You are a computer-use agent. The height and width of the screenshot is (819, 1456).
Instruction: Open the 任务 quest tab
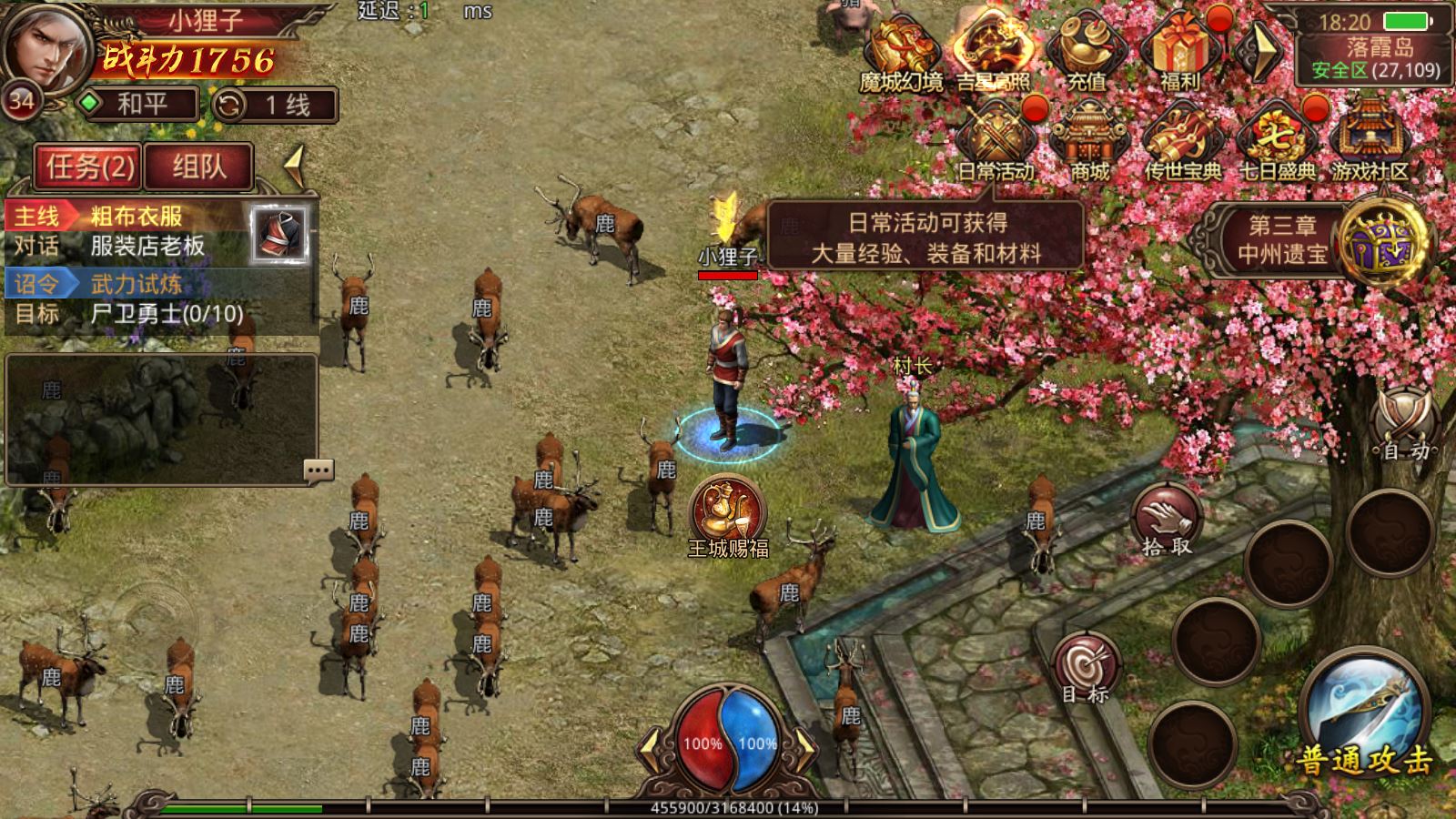click(x=89, y=167)
